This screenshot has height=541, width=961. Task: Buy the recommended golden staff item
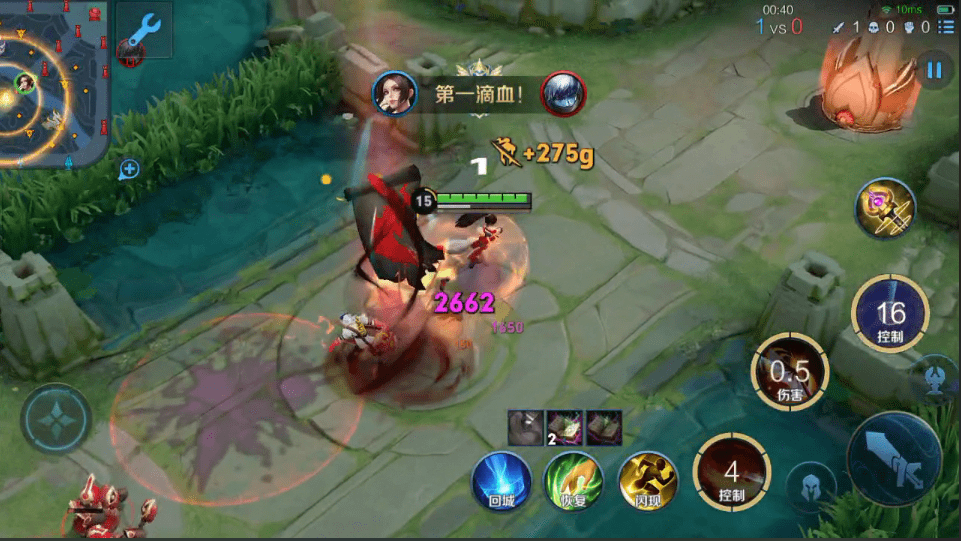pyautogui.click(x=885, y=209)
